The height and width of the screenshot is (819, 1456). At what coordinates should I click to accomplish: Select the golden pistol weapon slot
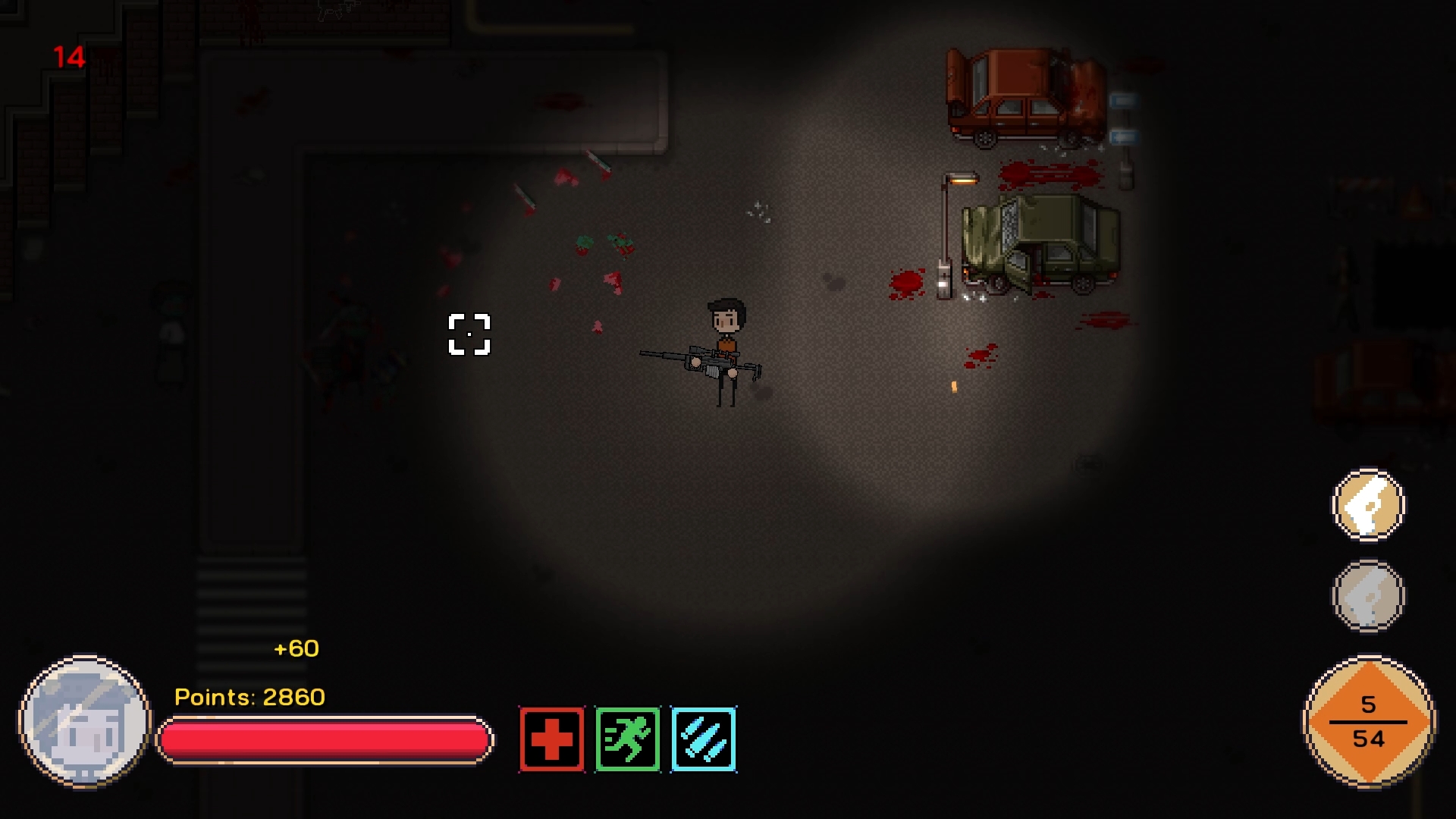1369,507
